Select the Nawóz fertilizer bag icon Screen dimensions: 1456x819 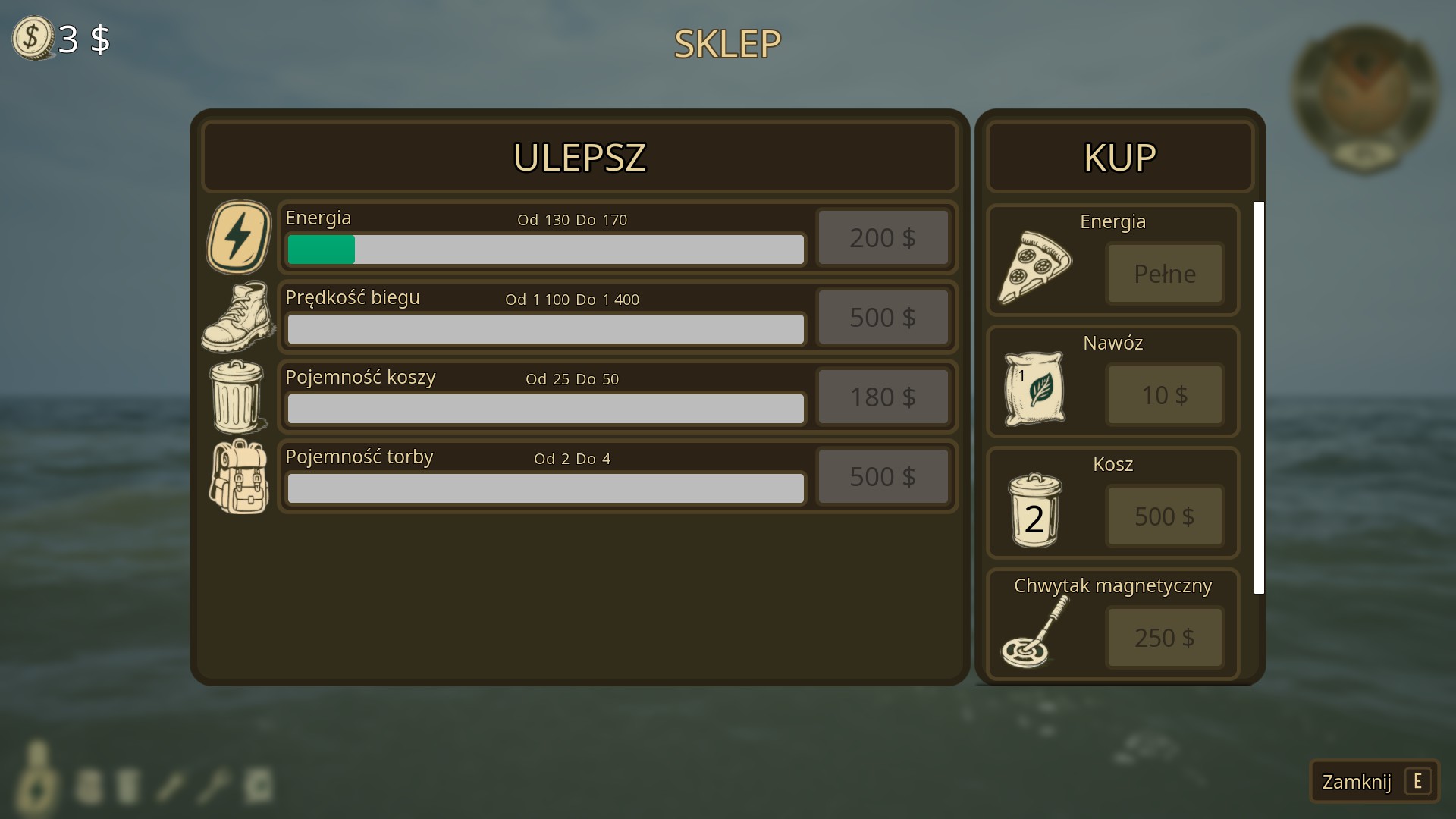1034,388
